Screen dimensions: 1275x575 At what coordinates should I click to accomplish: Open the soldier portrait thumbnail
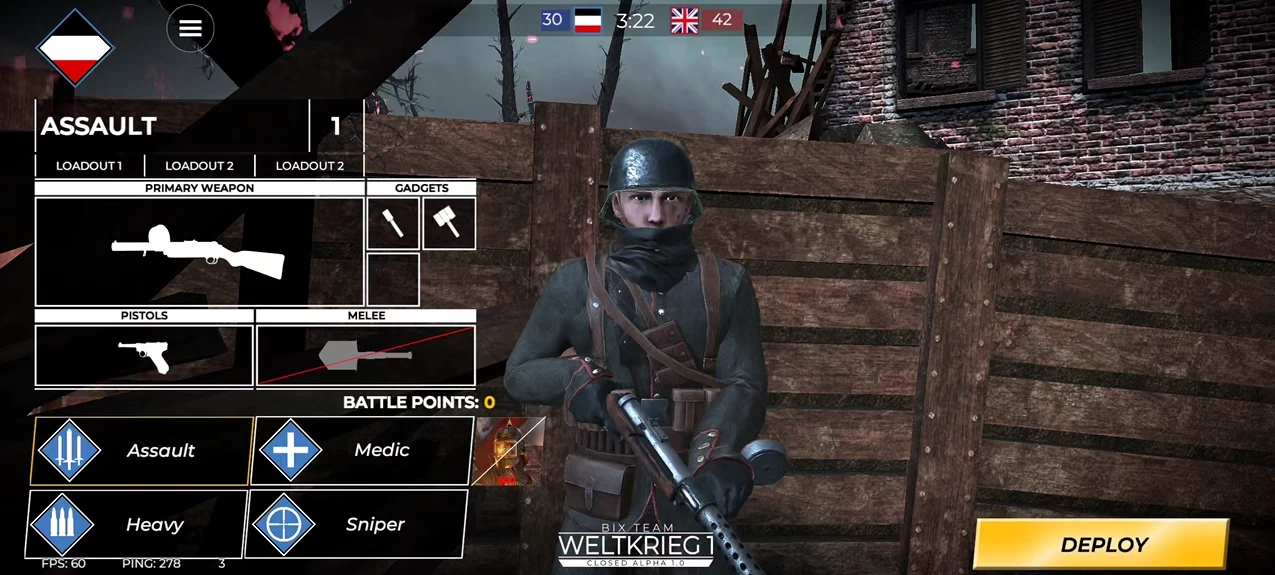tap(508, 451)
